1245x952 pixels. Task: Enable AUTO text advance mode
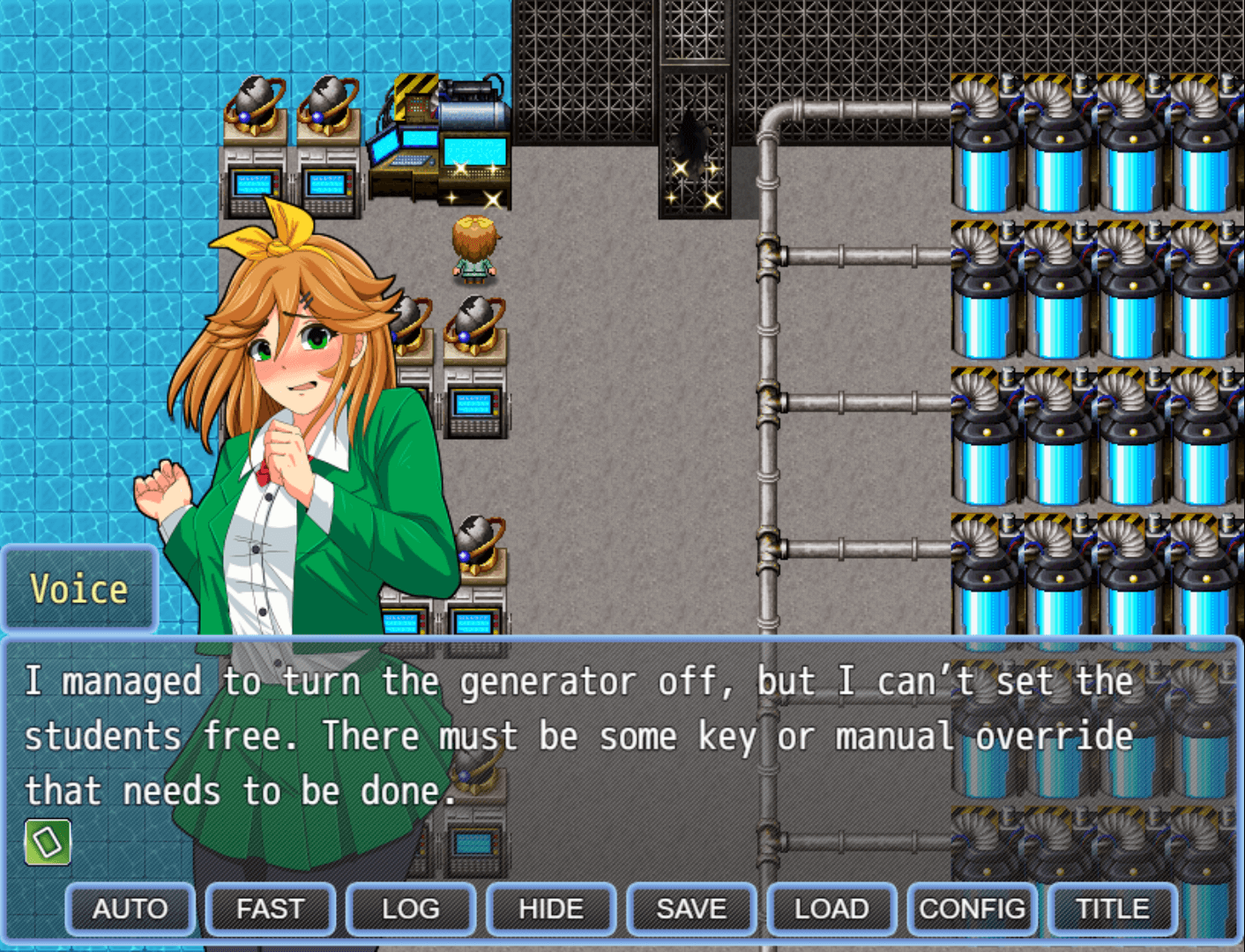pos(130,909)
